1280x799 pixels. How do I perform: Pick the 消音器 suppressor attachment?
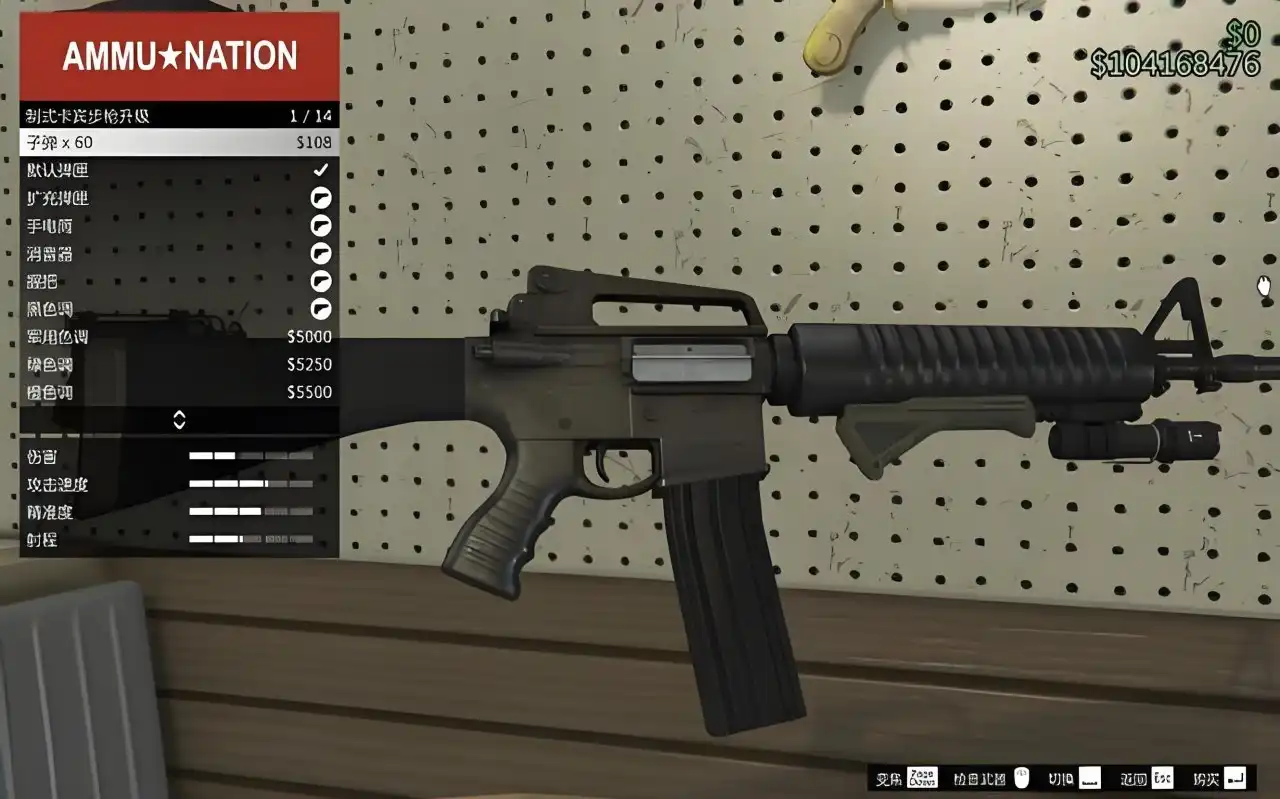[179, 254]
